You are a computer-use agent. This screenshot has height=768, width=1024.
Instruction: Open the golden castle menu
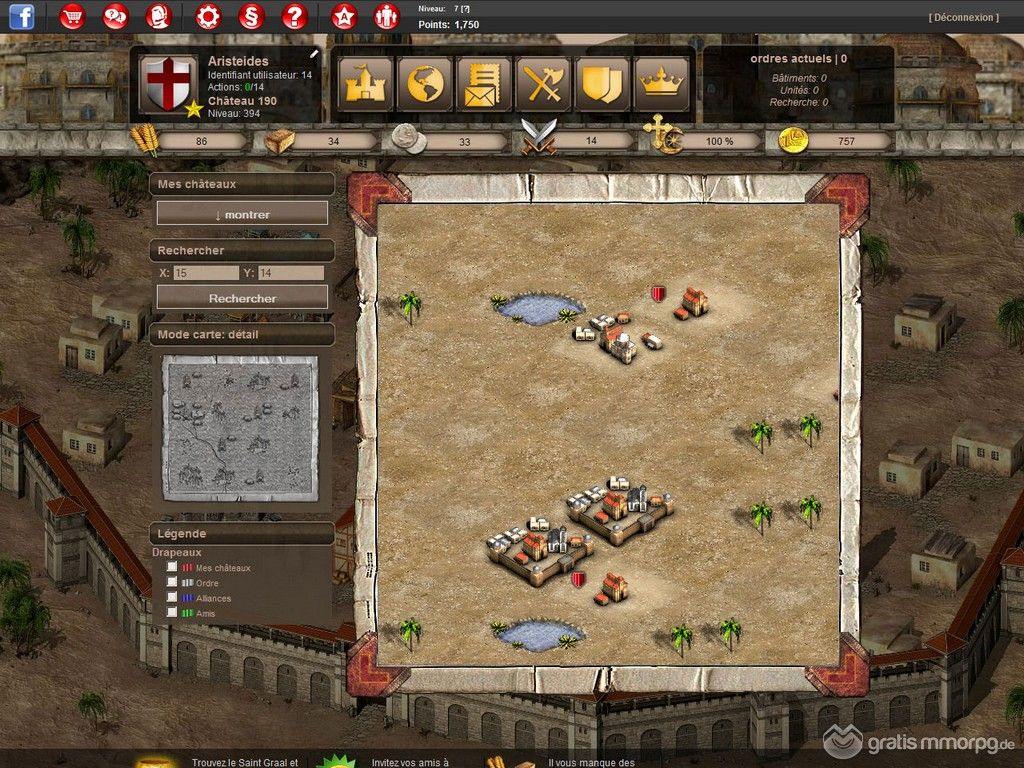click(366, 84)
